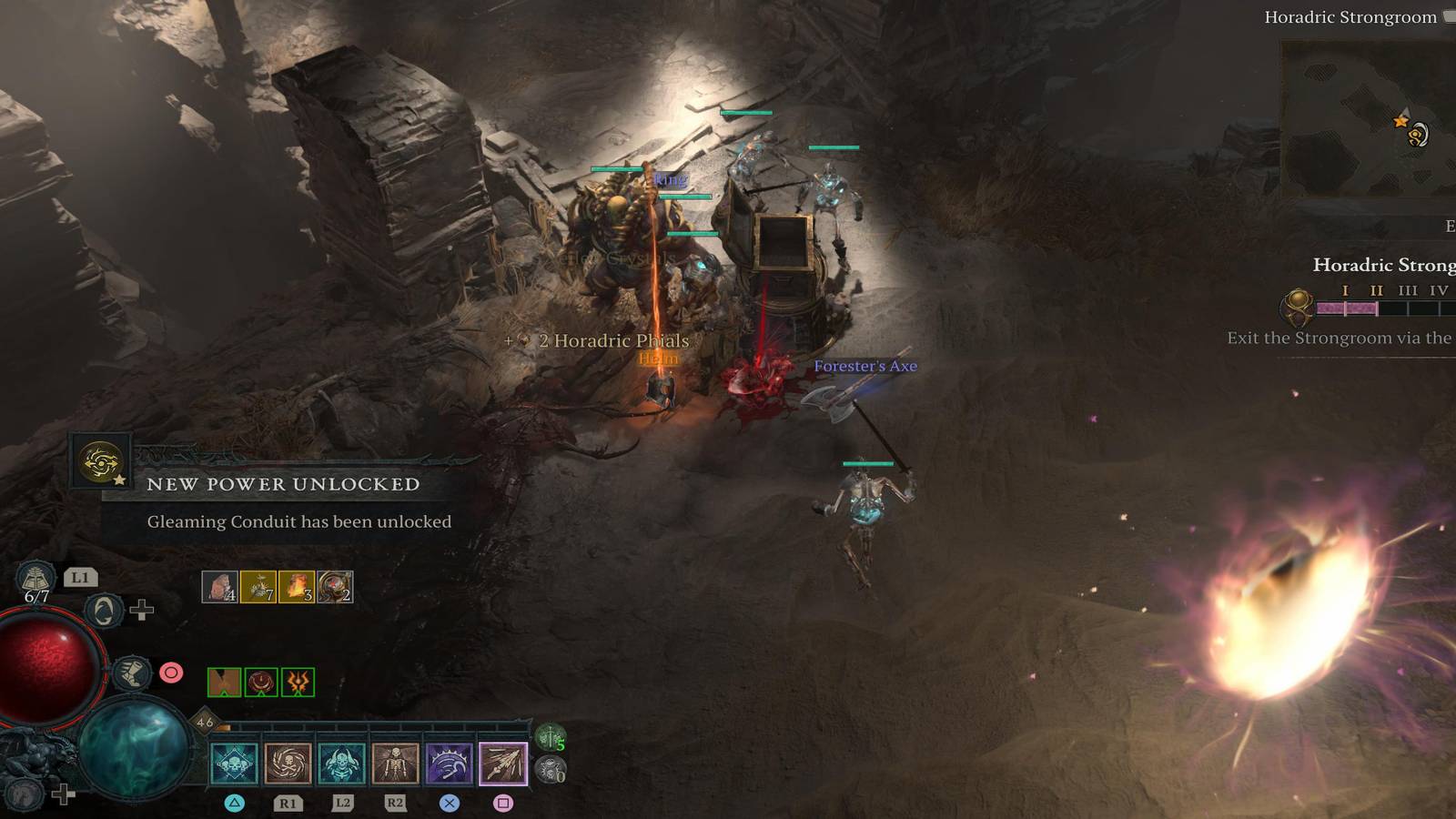The height and width of the screenshot is (819, 1456).
Task: Select the horned demon skull skill
Action: [339, 763]
